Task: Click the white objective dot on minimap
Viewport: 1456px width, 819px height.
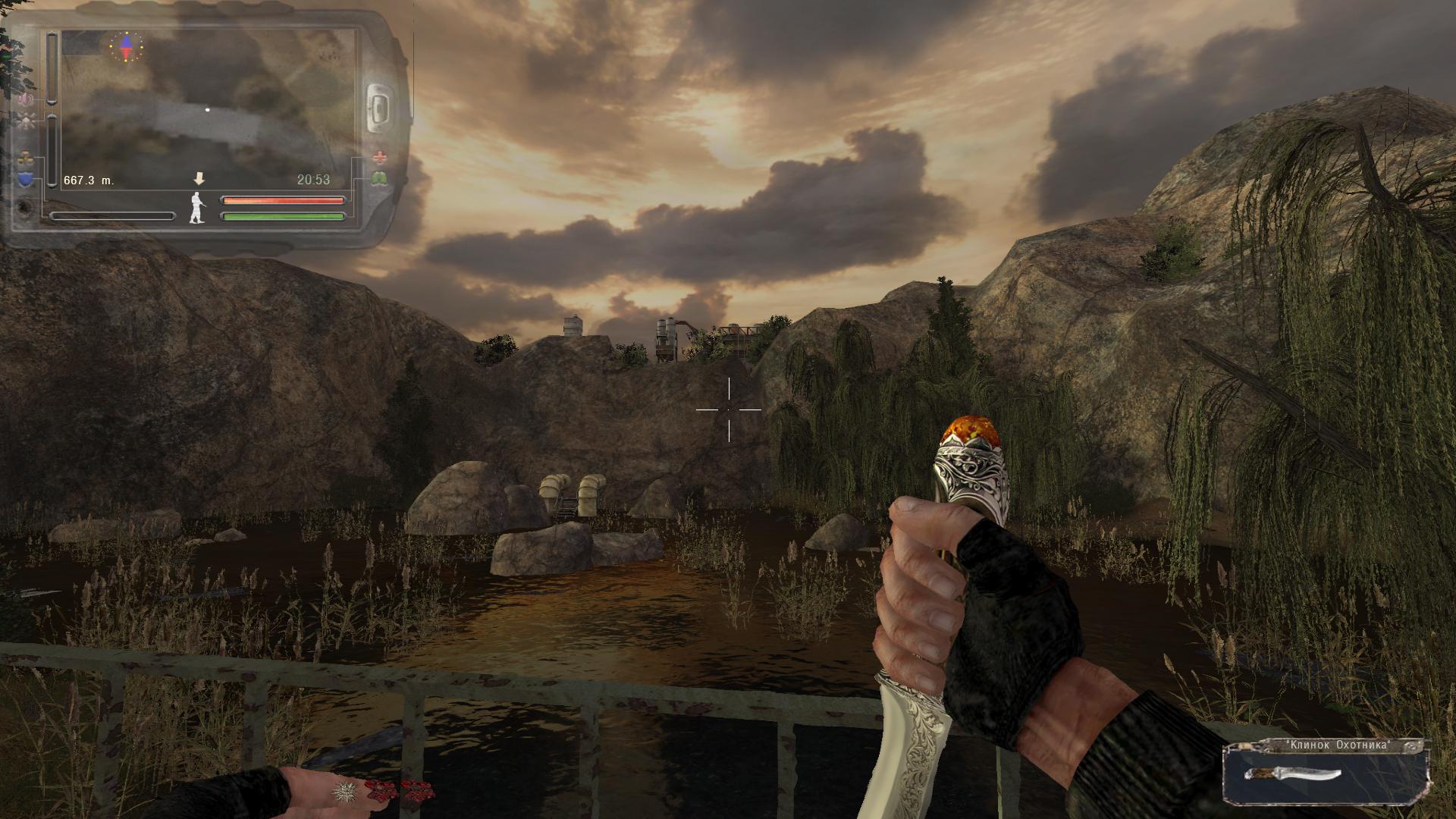Action: point(208,110)
